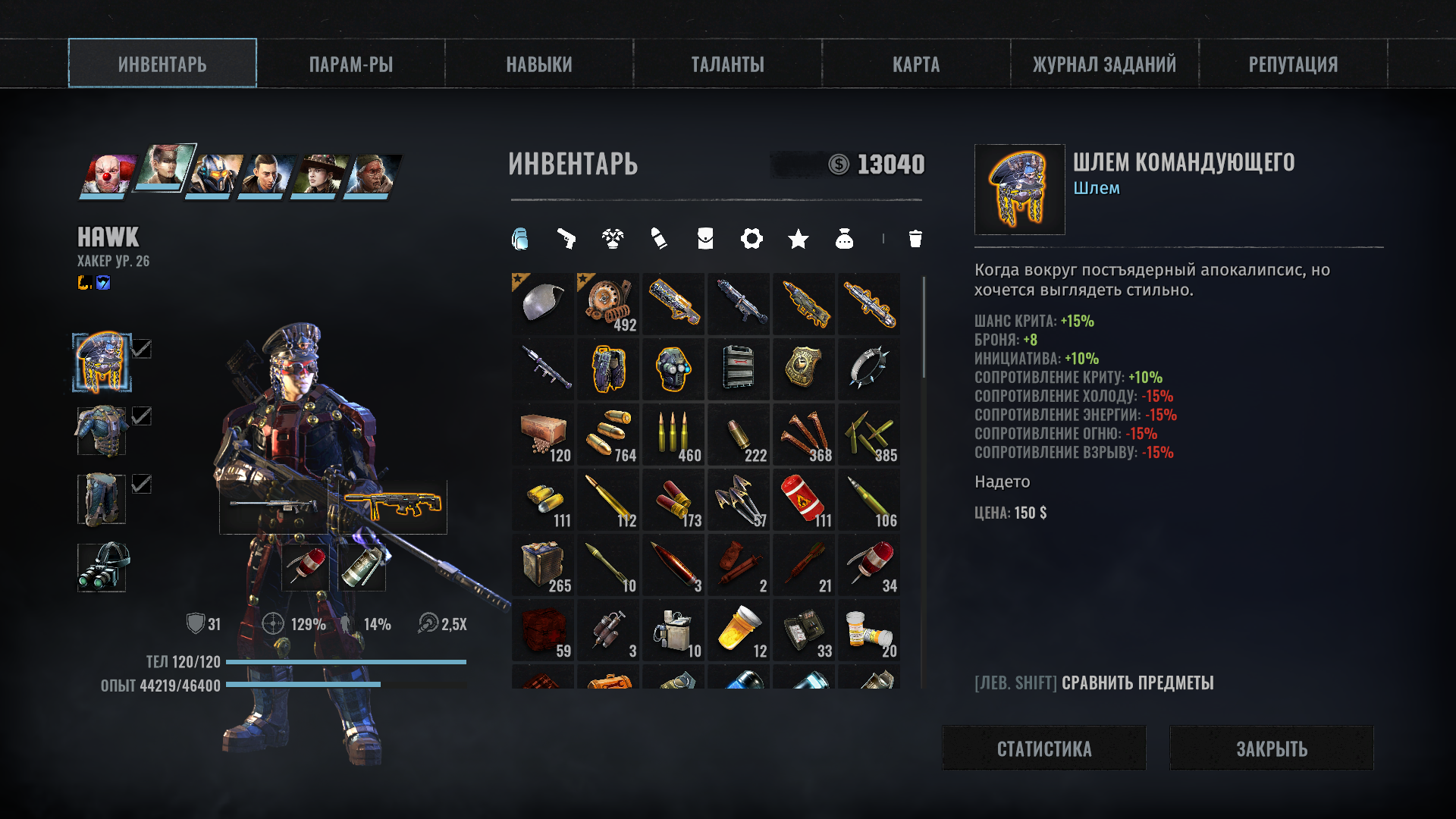The height and width of the screenshot is (819, 1456).
Task: Open the СТАТИСТИКА screen
Action: [1044, 748]
